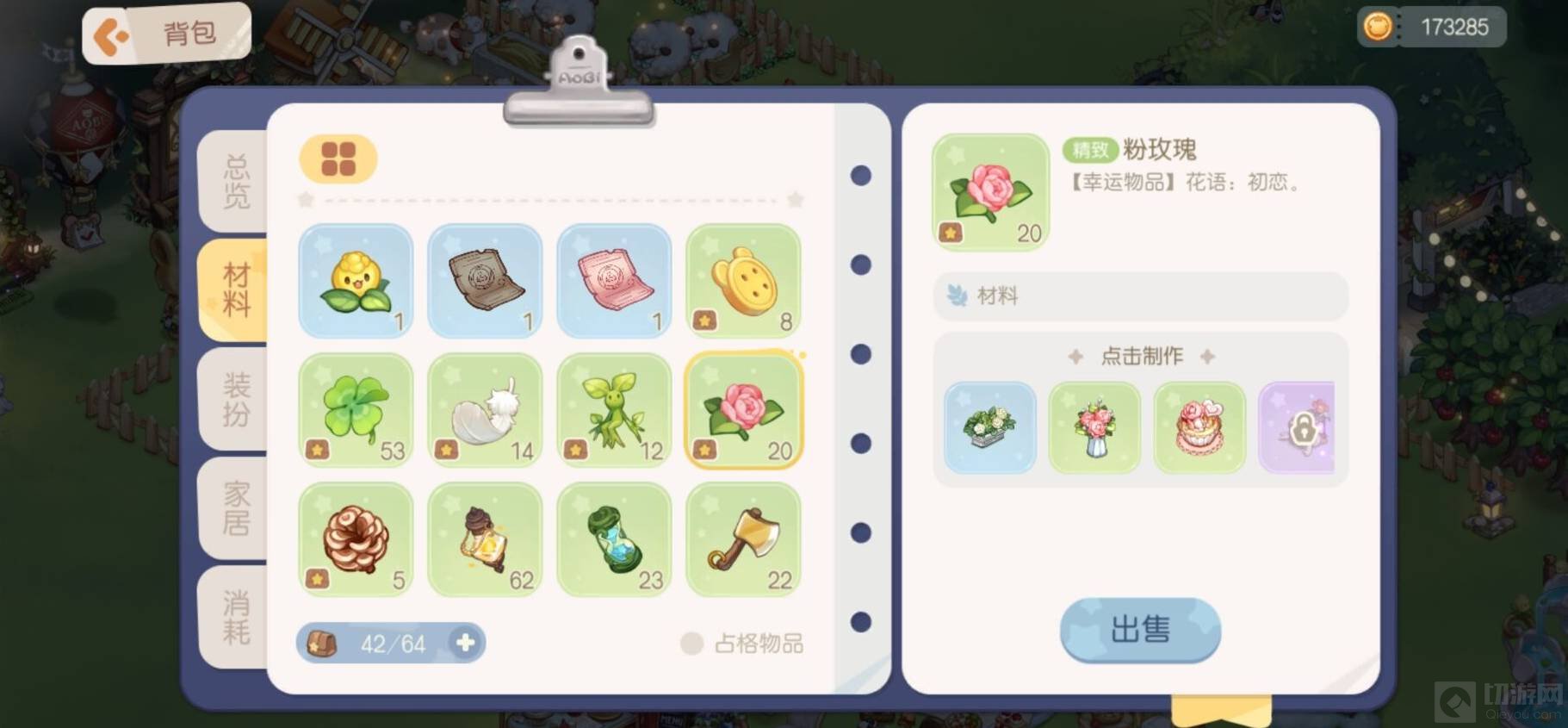Viewport: 1568px width, 728px height.
Task: Choose the axe item slot
Action: [x=743, y=539]
